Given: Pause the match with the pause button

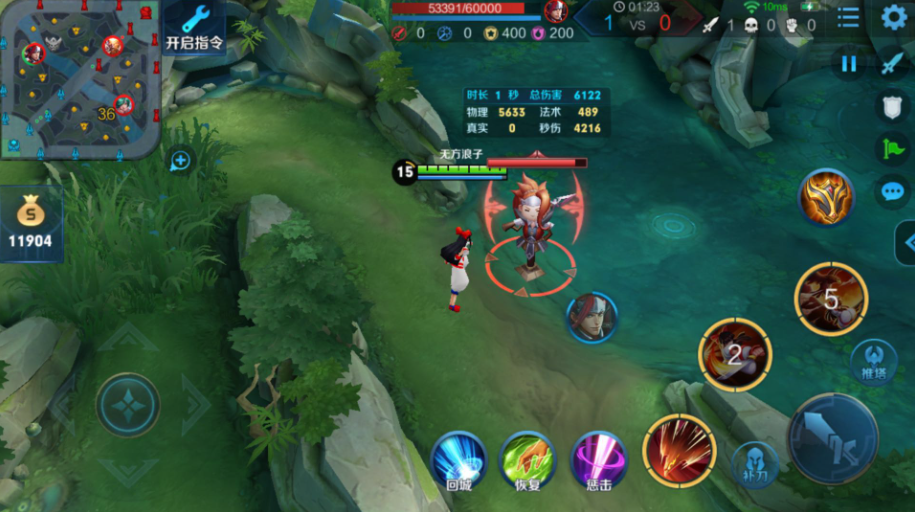Looking at the screenshot, I should pyautogui.click(x=849, y=64).
